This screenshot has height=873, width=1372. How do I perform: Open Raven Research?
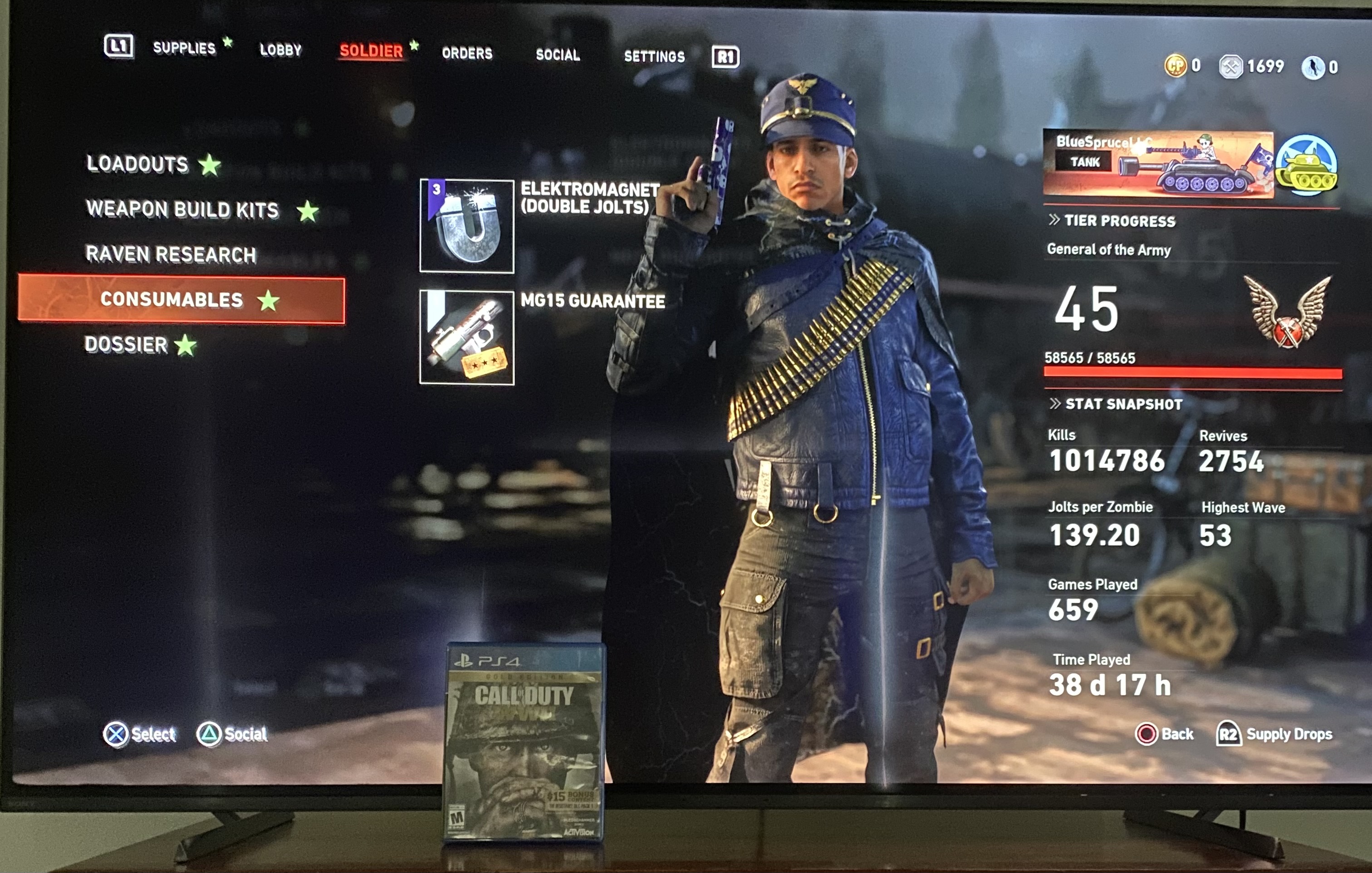pyautogui.click(x=170, y=254)
